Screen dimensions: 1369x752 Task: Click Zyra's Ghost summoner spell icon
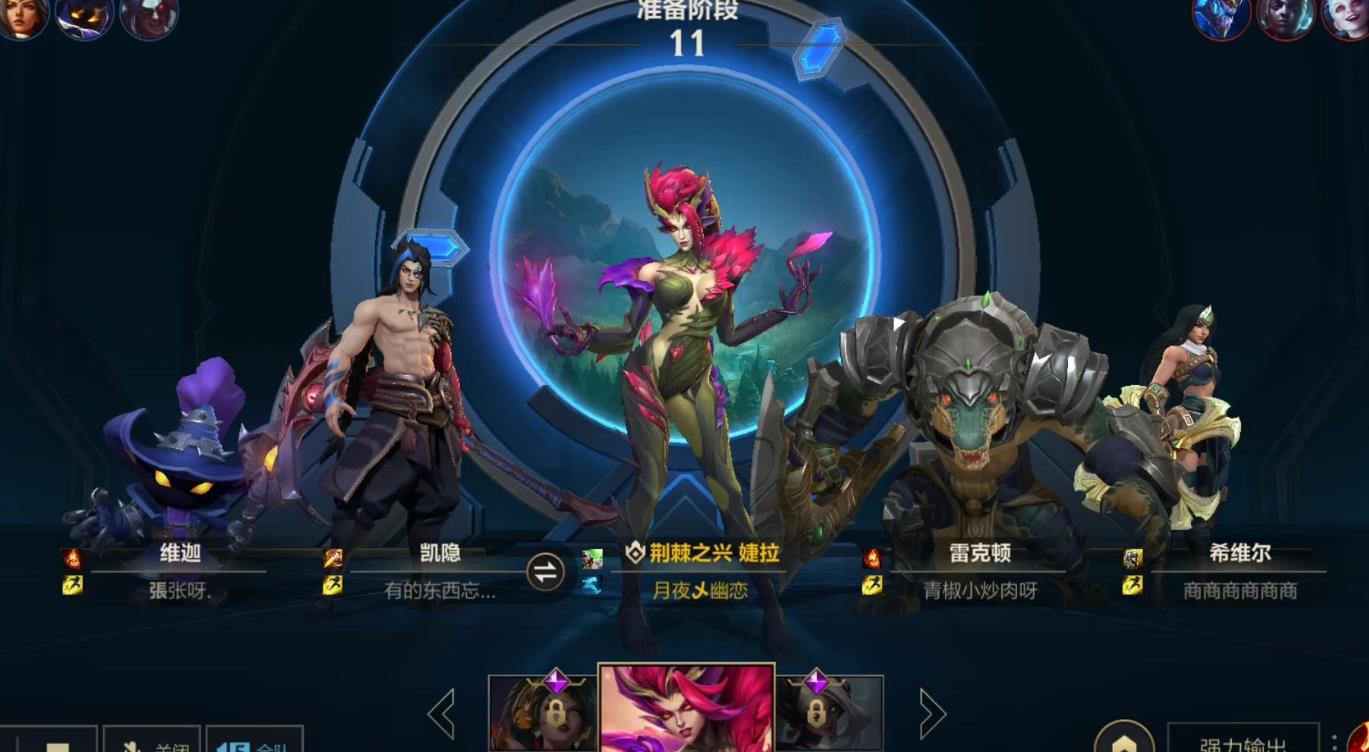(x=590, y=587)
